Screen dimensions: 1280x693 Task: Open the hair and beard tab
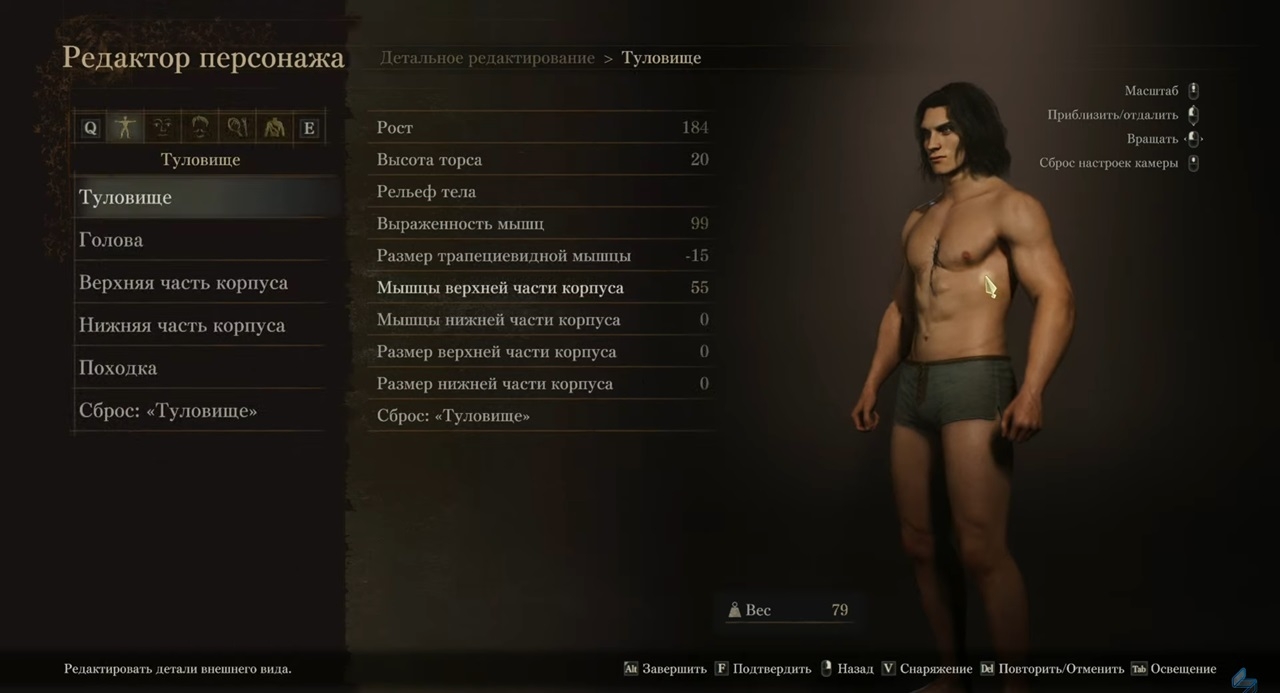point(199,127)
